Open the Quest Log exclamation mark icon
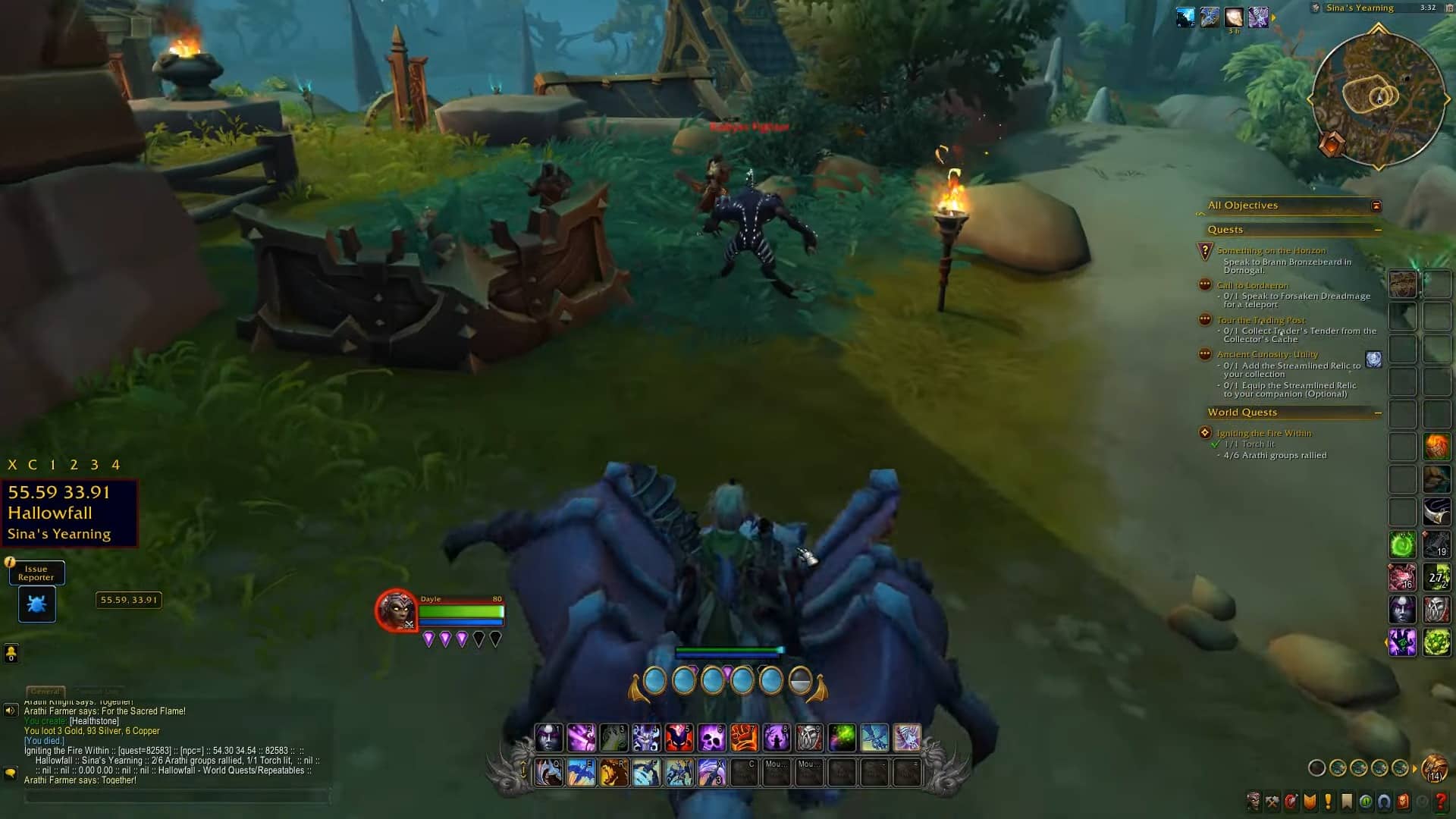The height and width of the screenshot is (819, 1456). (1327, 802)
